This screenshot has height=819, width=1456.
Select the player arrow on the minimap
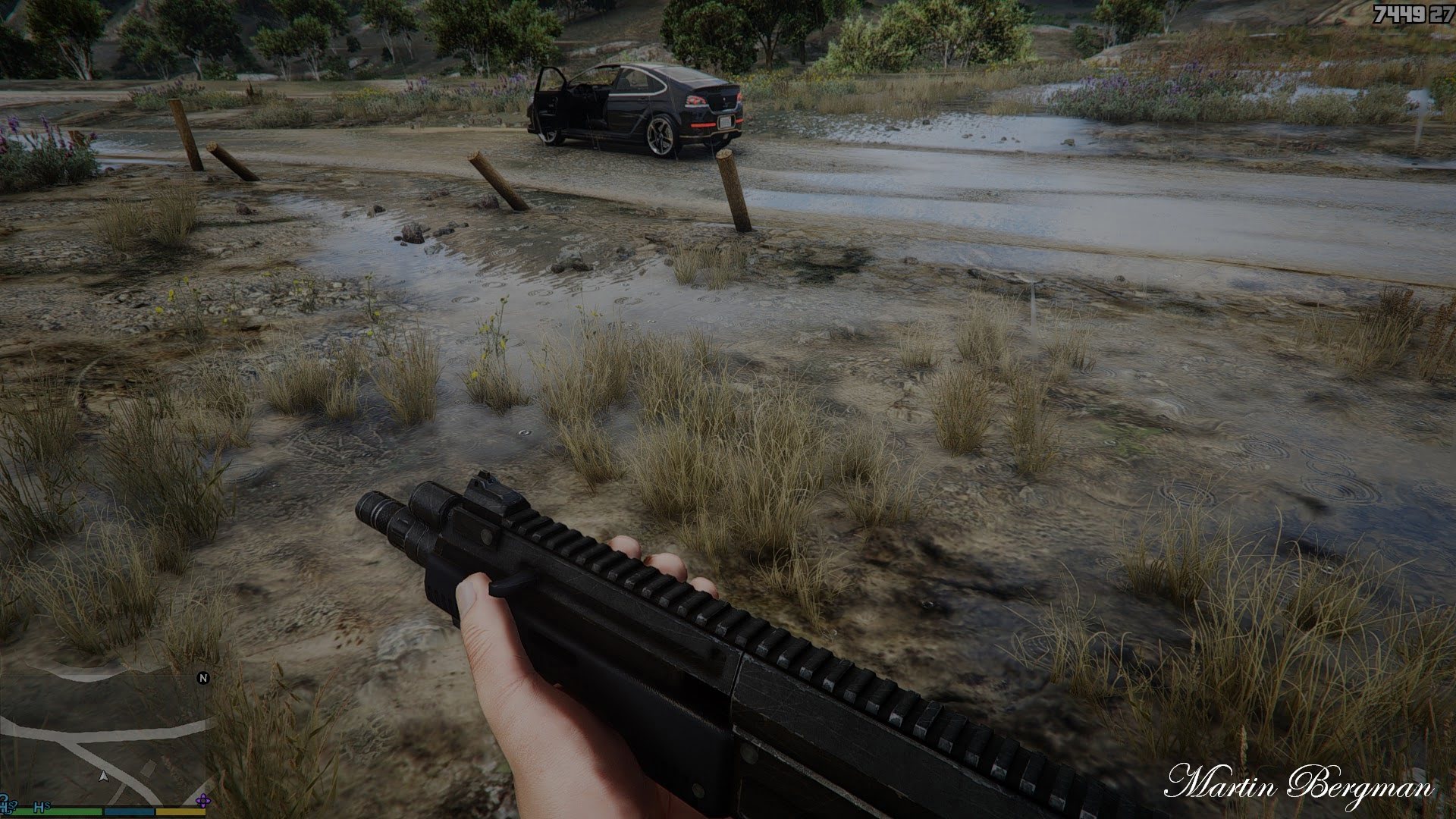coord(104,777)
